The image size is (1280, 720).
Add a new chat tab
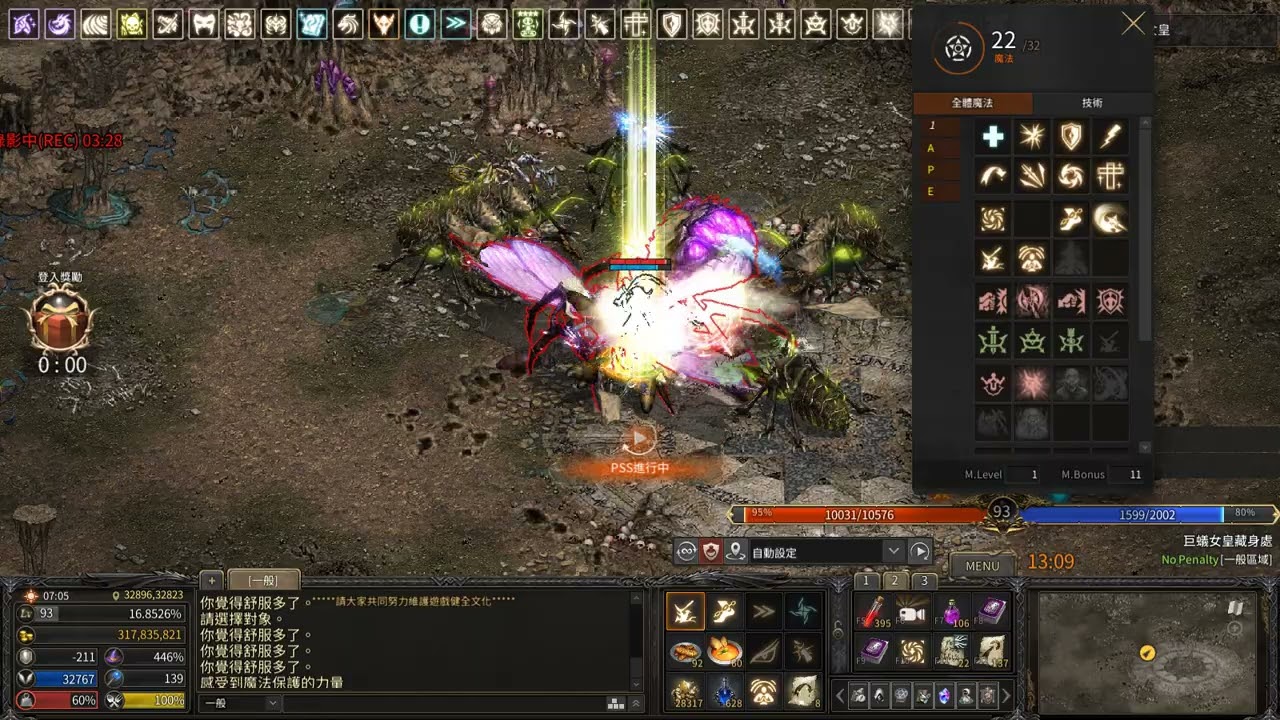point(211,580)
